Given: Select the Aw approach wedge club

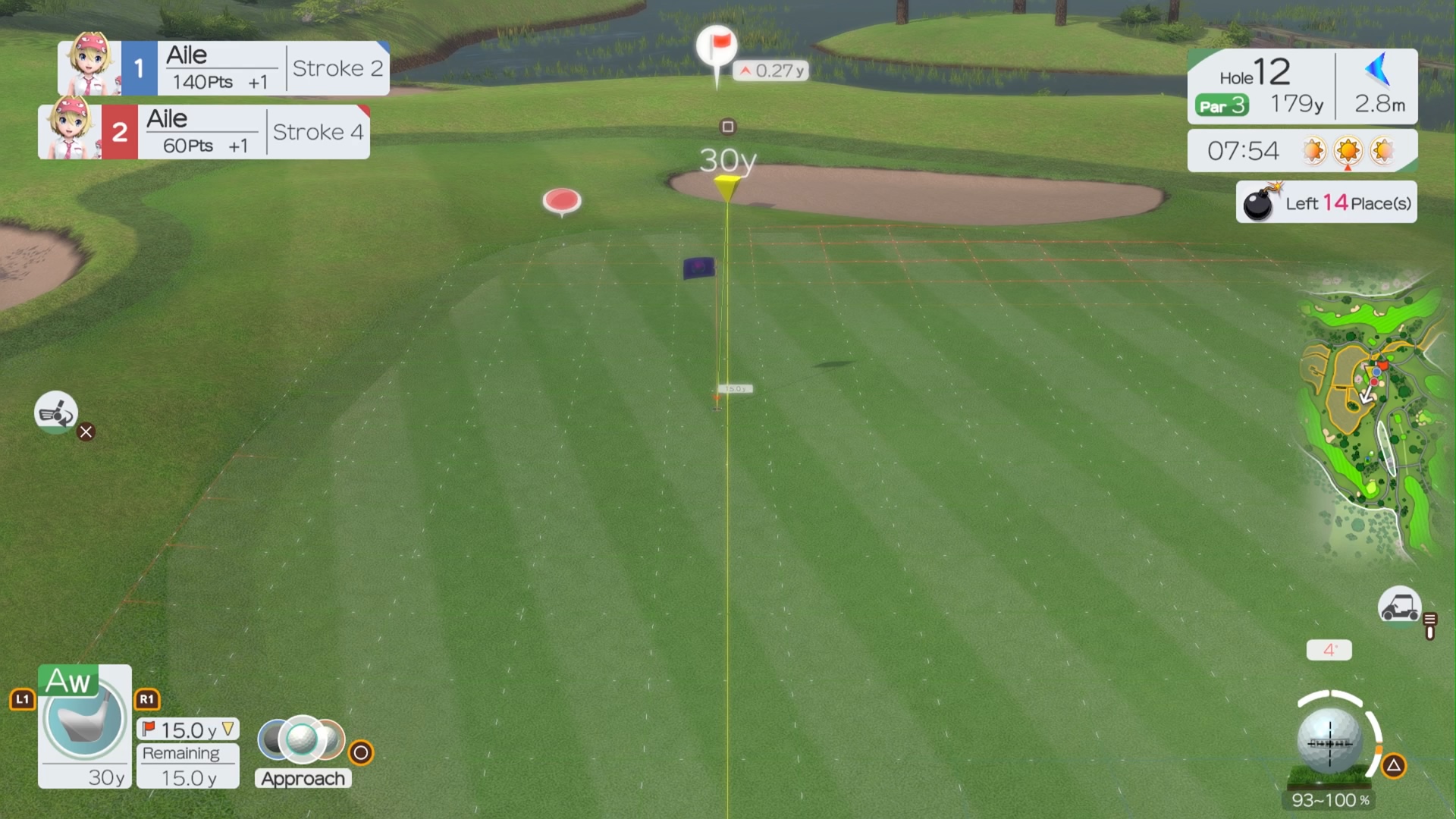Looking at the screenshot, I should pos(84,726).
